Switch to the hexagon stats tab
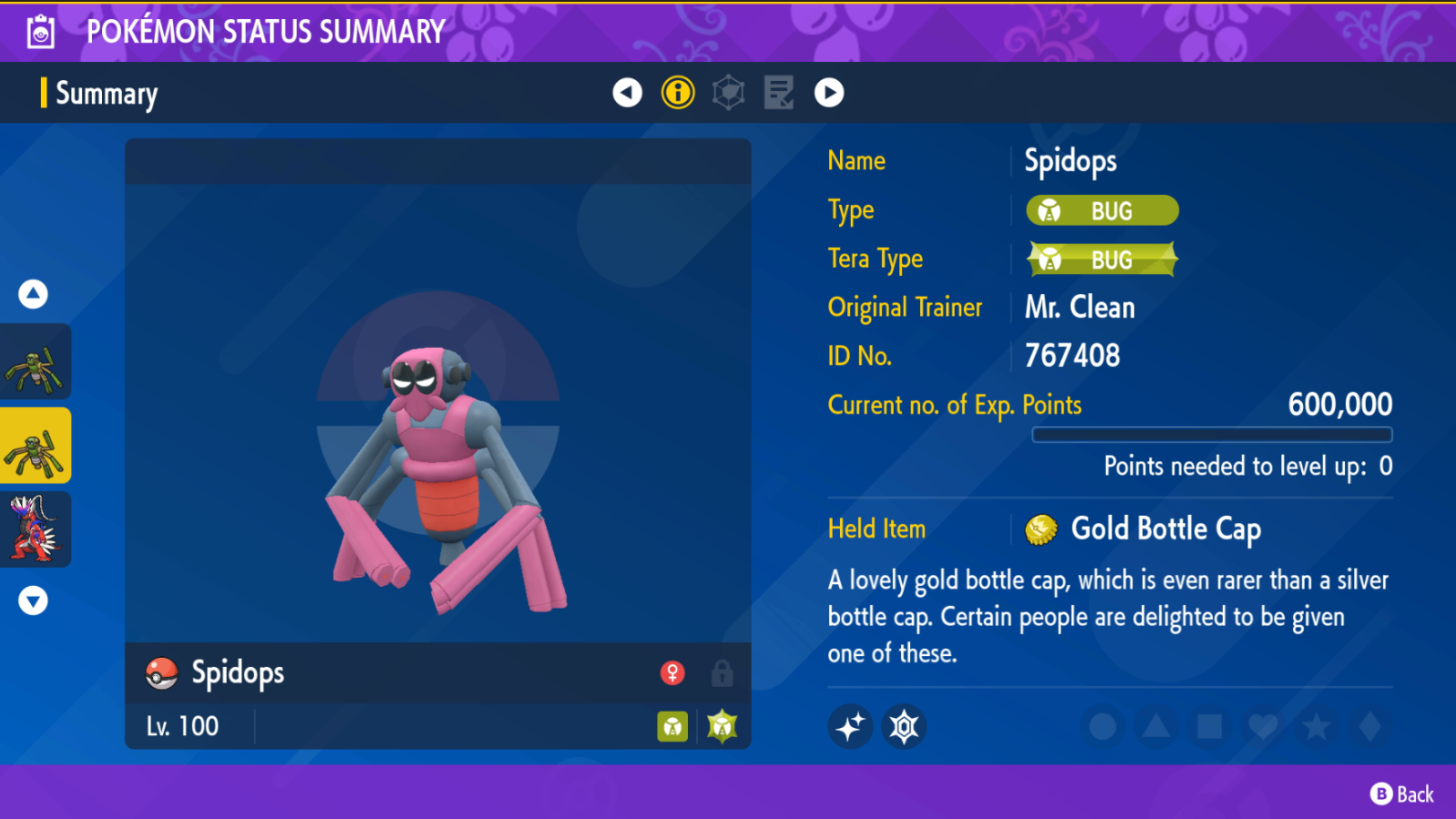This screenshot has height=819, width=1456. pyautogui.click(x=728, y=92)
